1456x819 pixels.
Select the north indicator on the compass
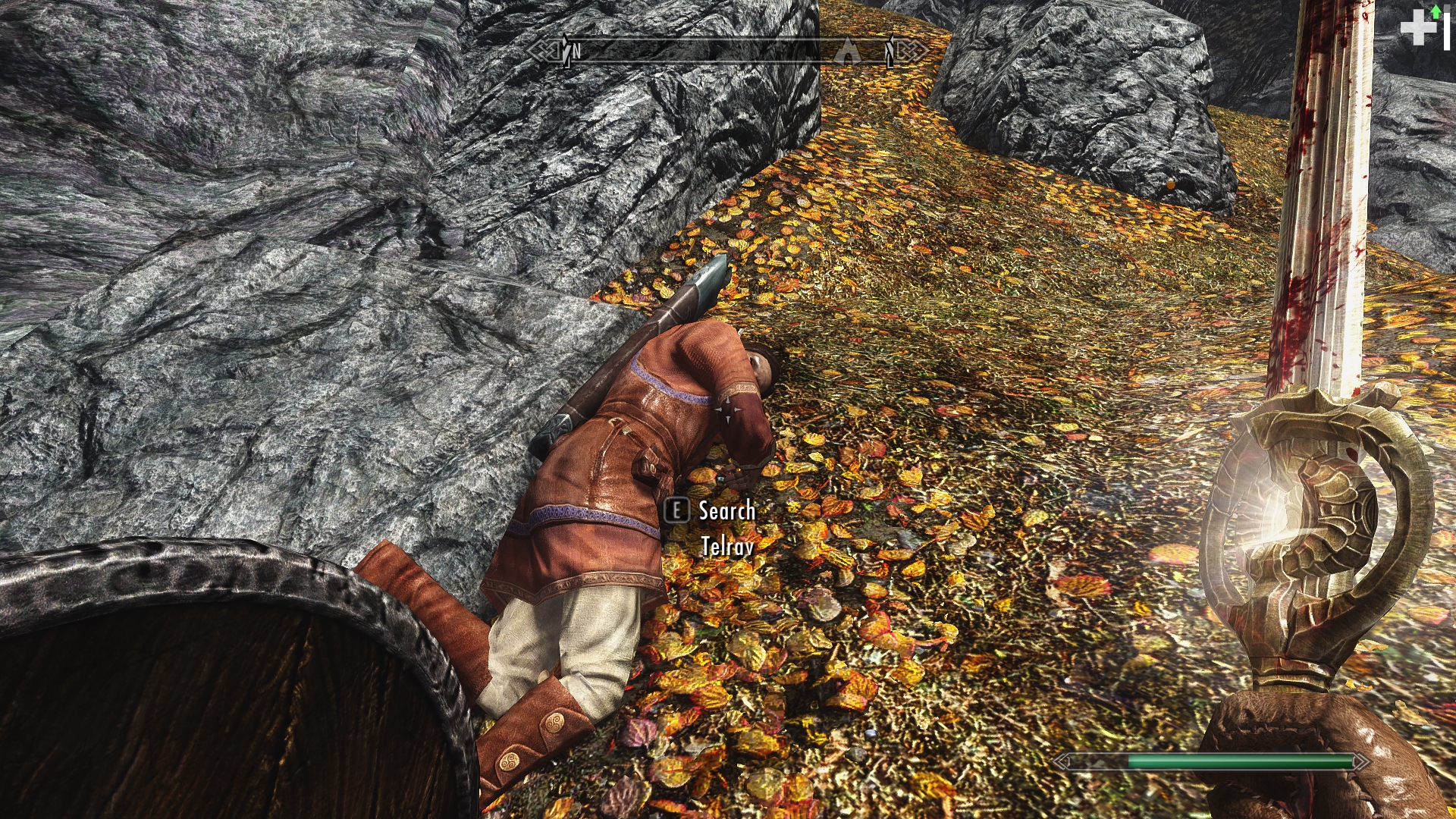click(x=576, y=52)
